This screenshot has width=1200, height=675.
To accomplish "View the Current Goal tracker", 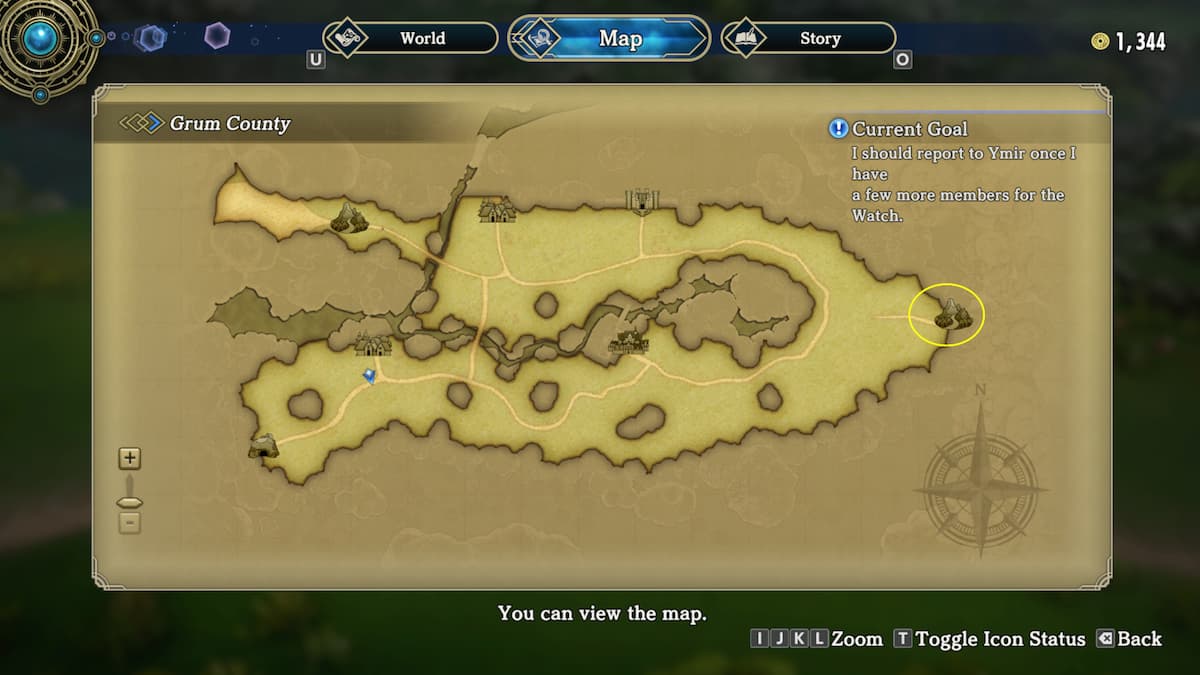I will pos(908,129).
